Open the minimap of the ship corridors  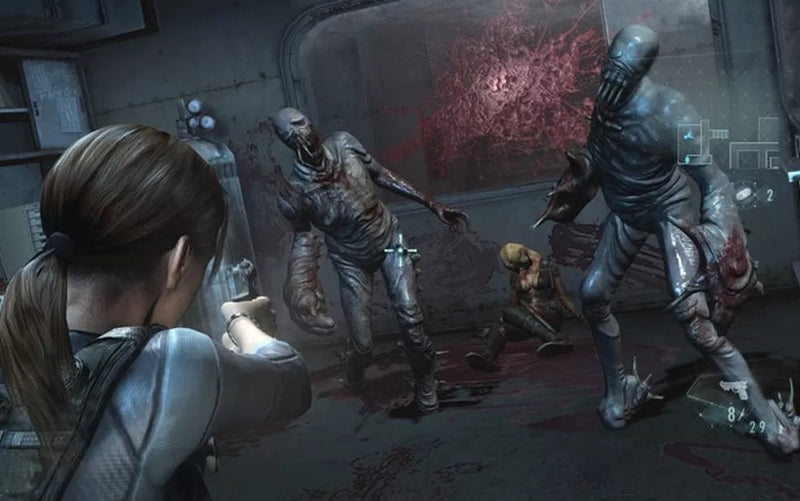[729, 142]
